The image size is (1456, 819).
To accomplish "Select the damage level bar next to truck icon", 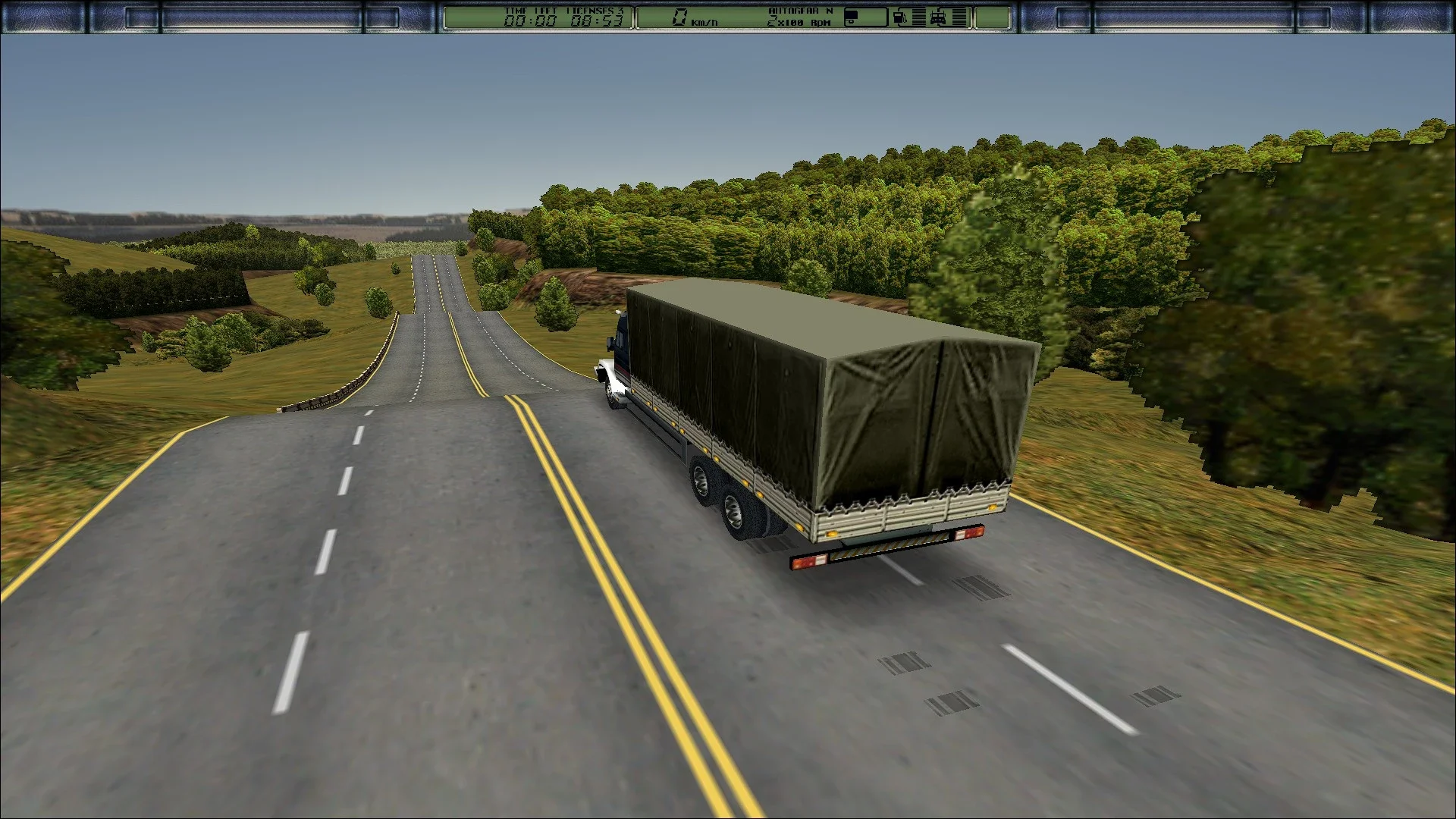I will tap(959, 17).
